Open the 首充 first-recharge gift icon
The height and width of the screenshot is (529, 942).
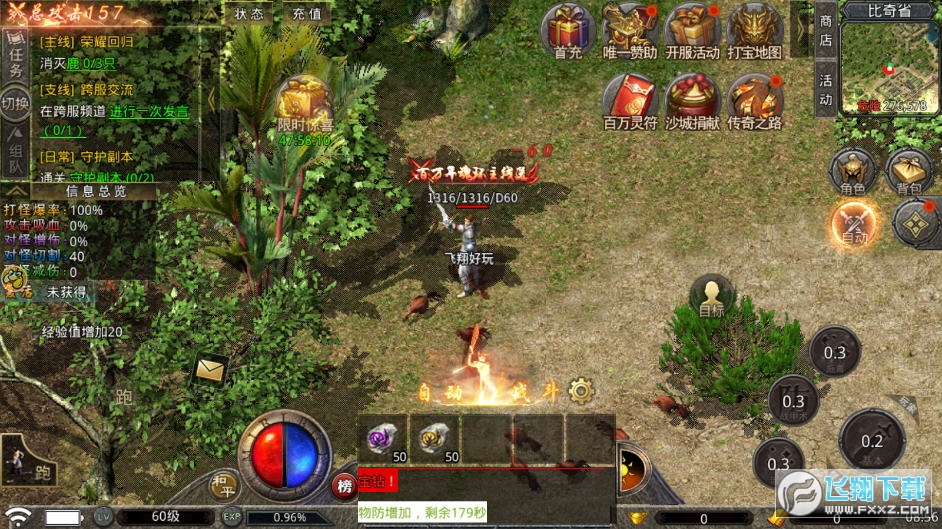click(x=568, y=30)
